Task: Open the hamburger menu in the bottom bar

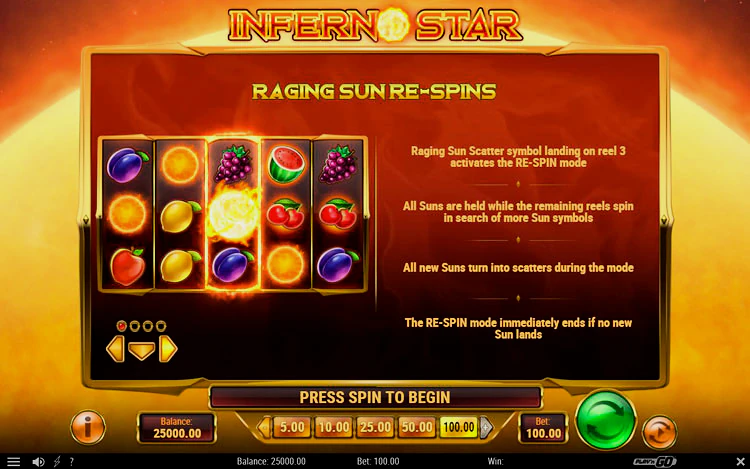Action: point(14,461)
